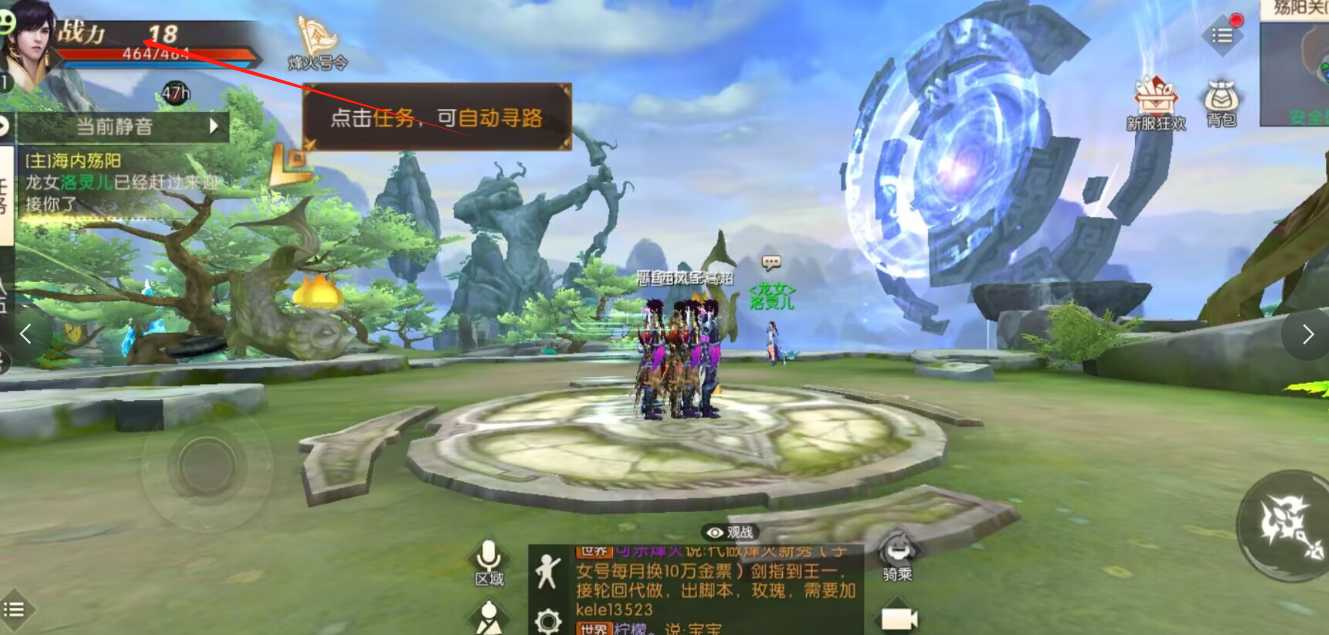The width and height of the screenshot is (1329, 635).
Task: Open the 新服狂欢 event icon
Action: click(x=1156, y=103)
